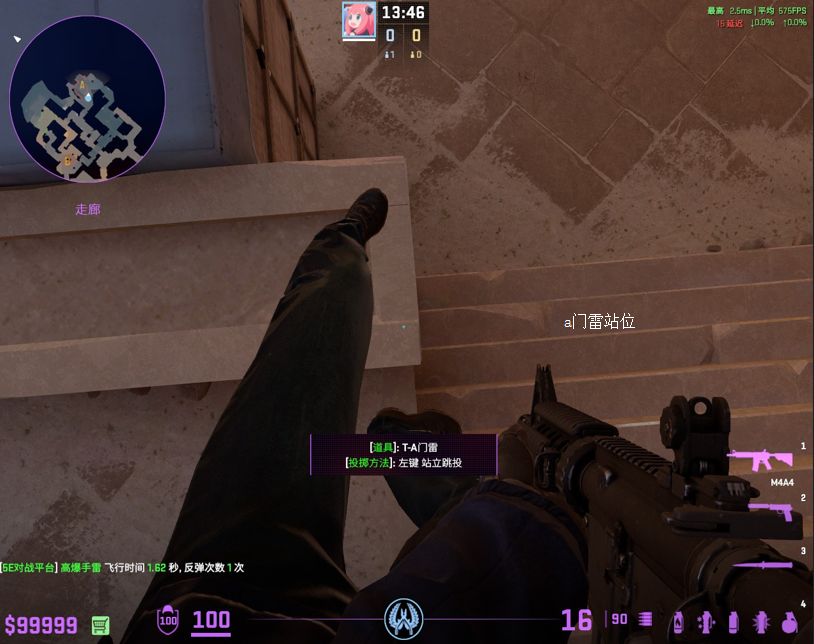
Task: Open the green shopping cart buy menu
Action: [x=100, y=625]
